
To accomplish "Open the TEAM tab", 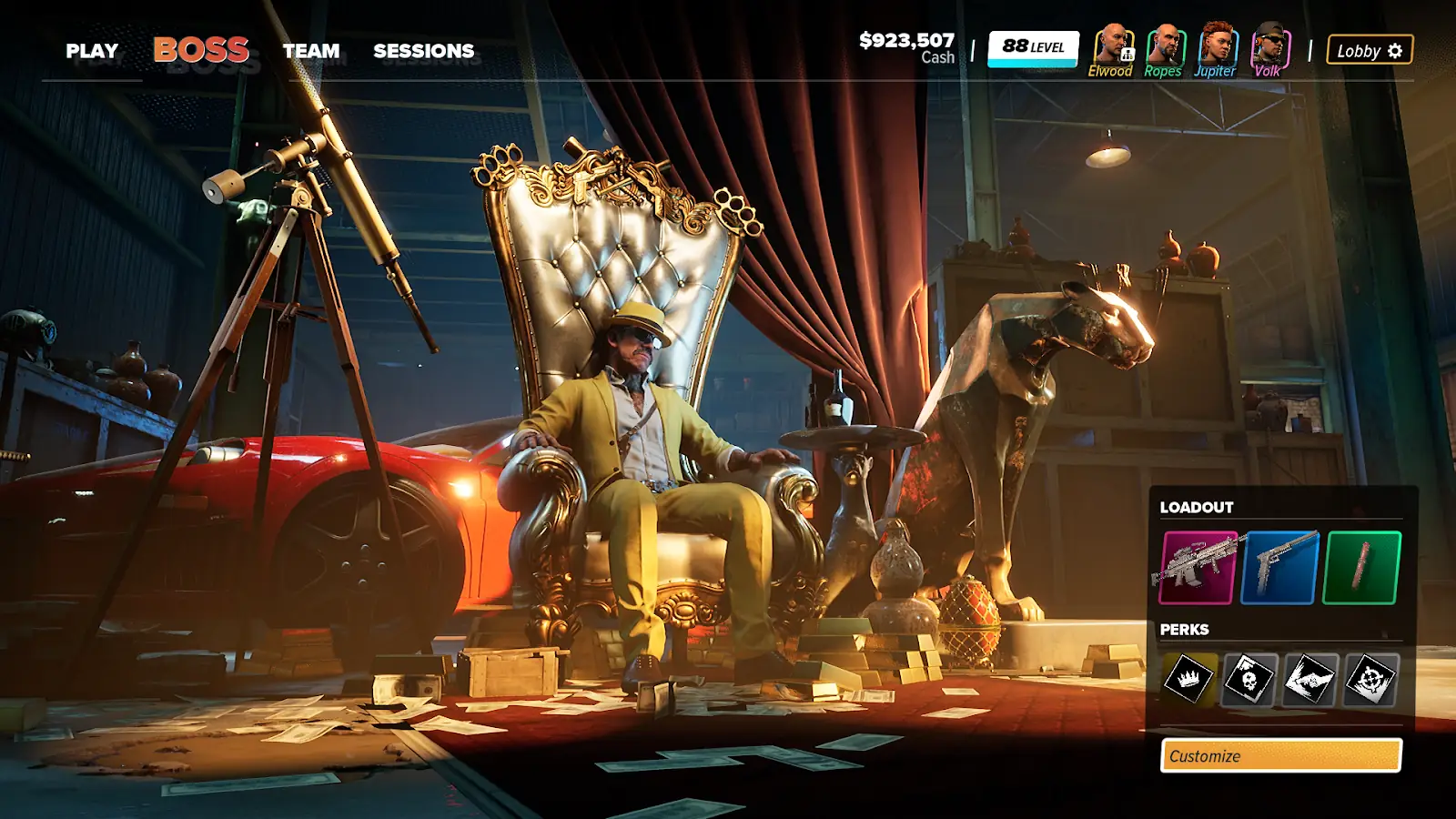I will click(311, 51).
